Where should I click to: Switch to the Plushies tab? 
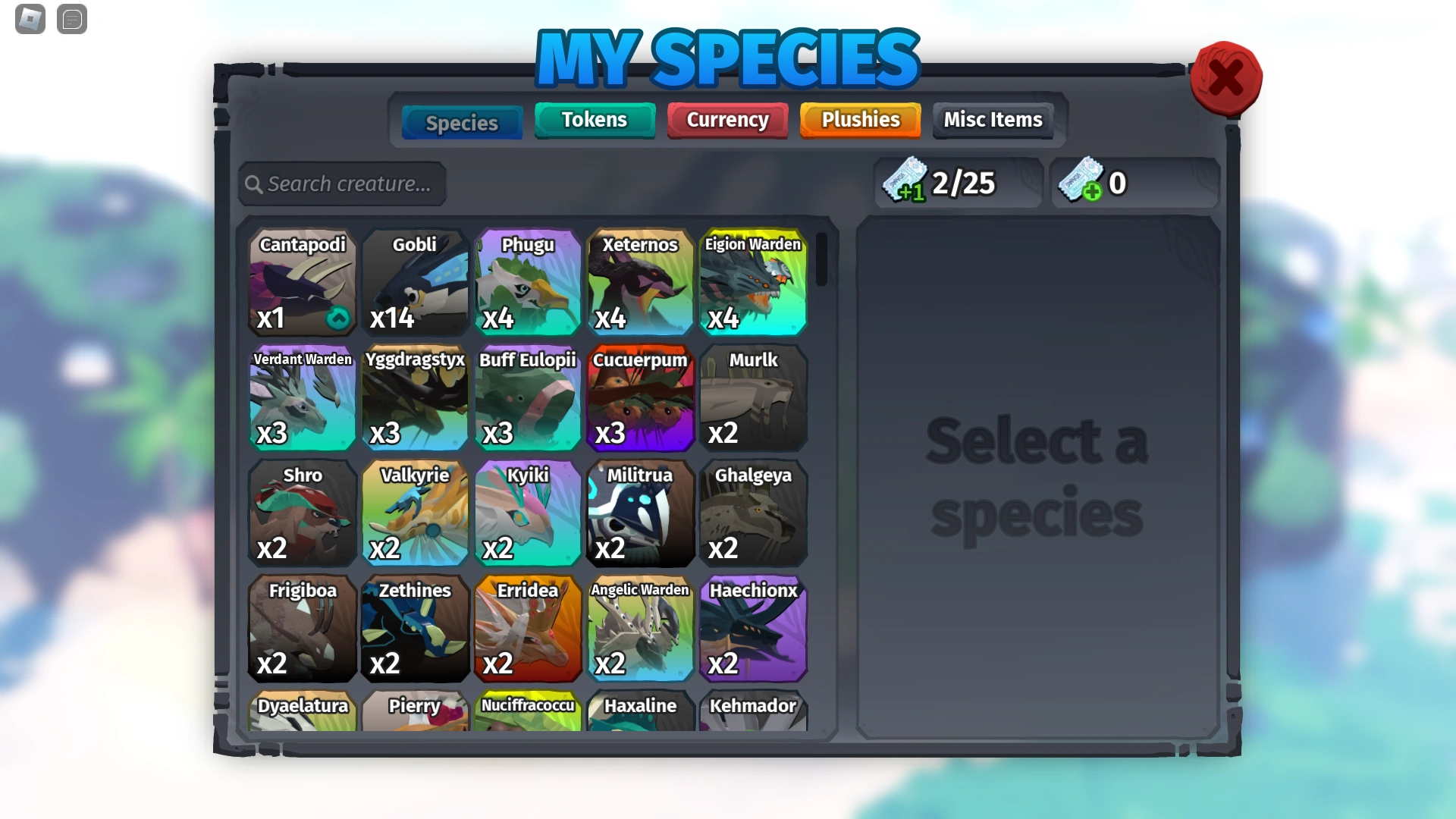click(859, 120)
